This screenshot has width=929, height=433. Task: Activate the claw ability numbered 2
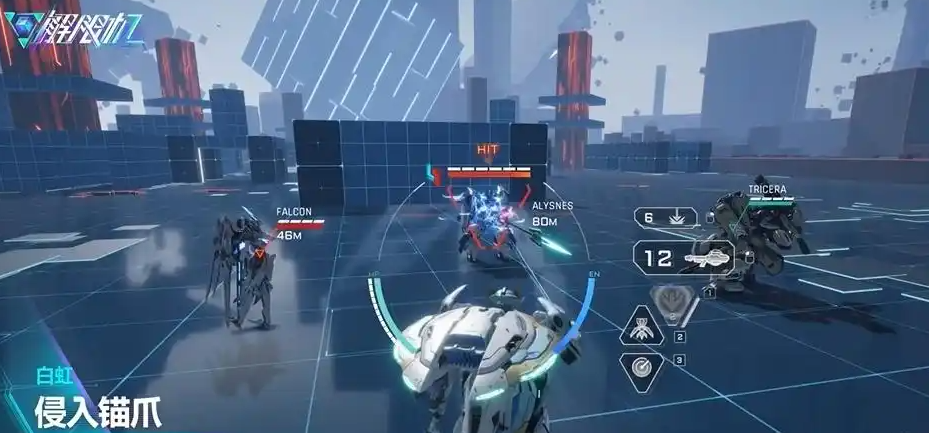639,329
